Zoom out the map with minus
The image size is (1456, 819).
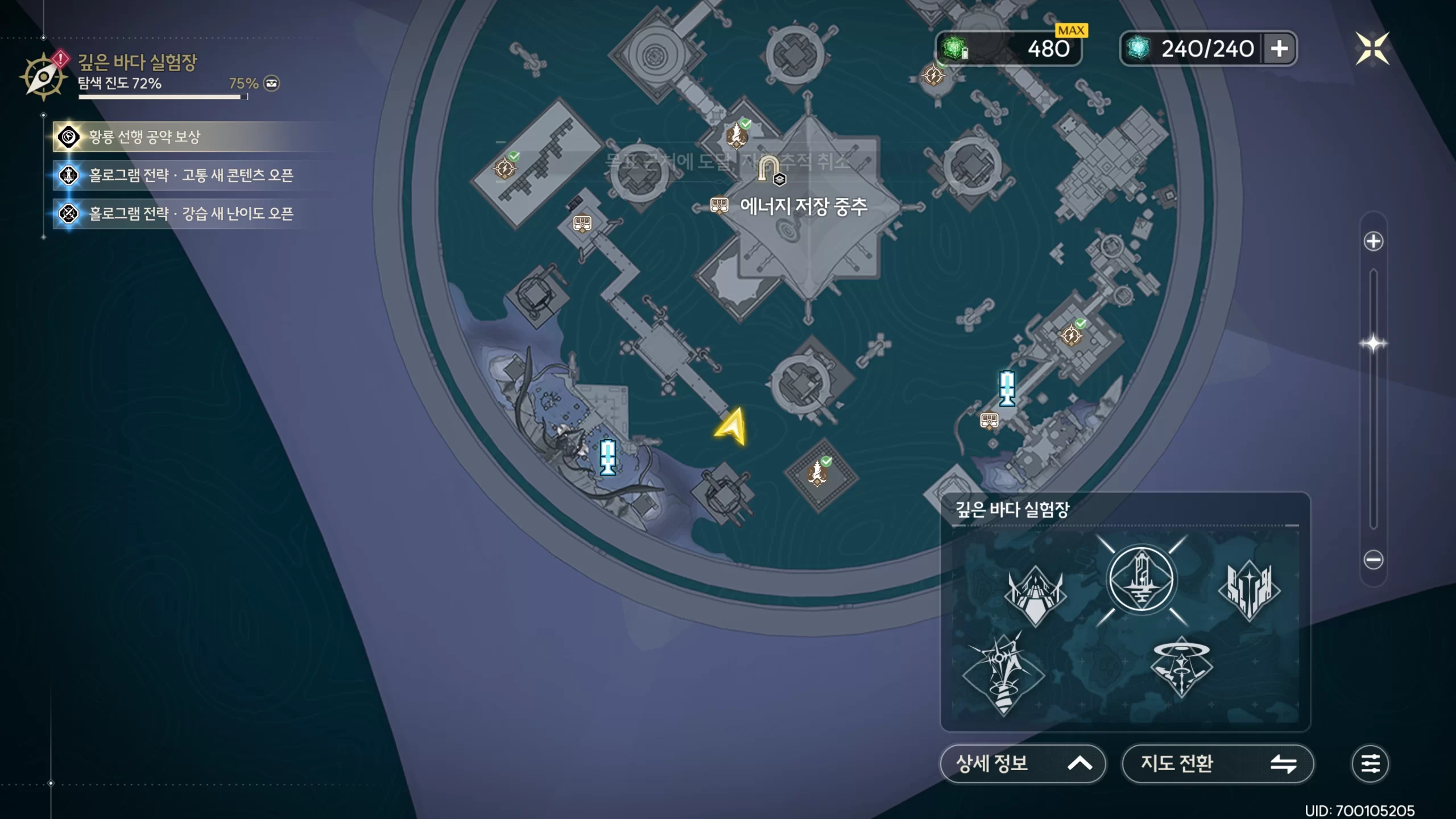(1373, 560)
